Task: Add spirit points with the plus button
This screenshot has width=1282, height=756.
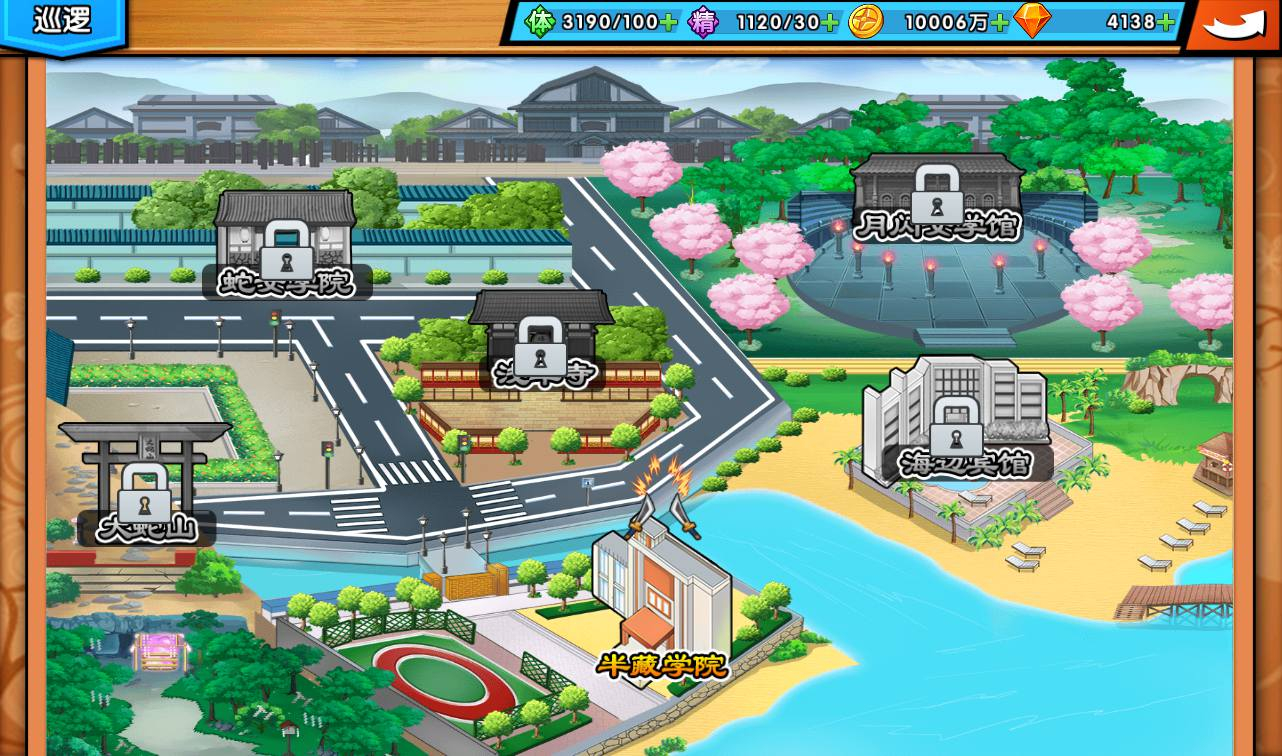Action: pos(829,22)
